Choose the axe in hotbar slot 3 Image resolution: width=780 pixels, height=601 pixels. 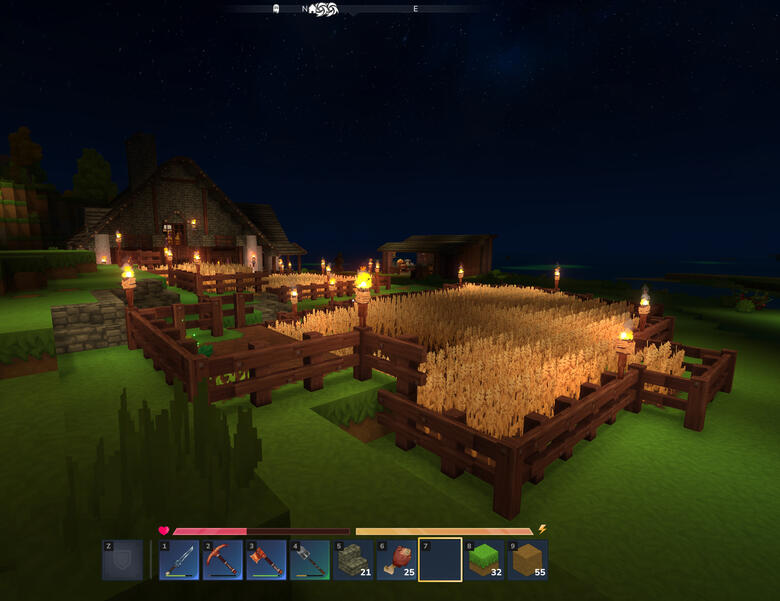[266, 560]
